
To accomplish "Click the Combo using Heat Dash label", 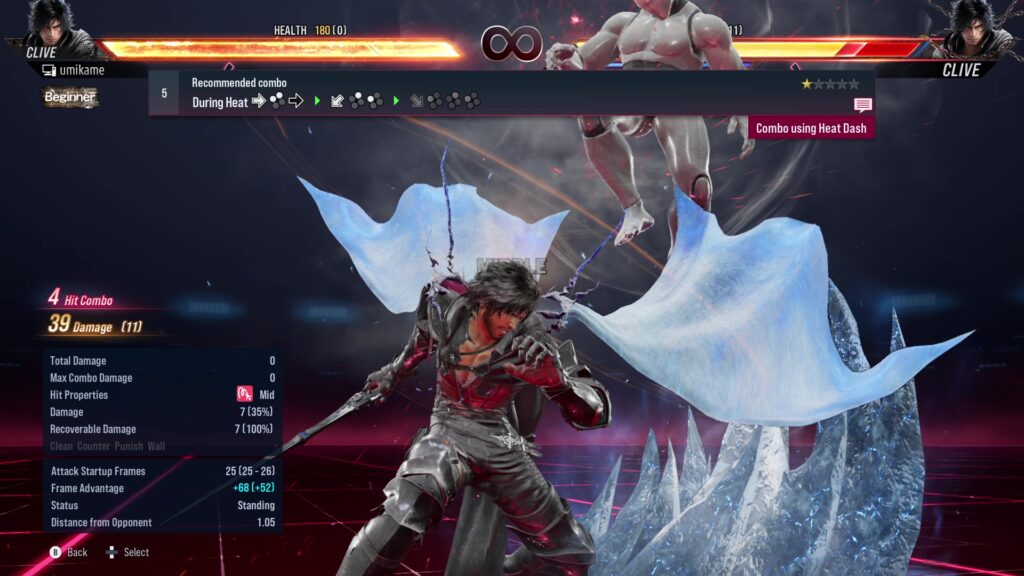I will tap(811, 128).
